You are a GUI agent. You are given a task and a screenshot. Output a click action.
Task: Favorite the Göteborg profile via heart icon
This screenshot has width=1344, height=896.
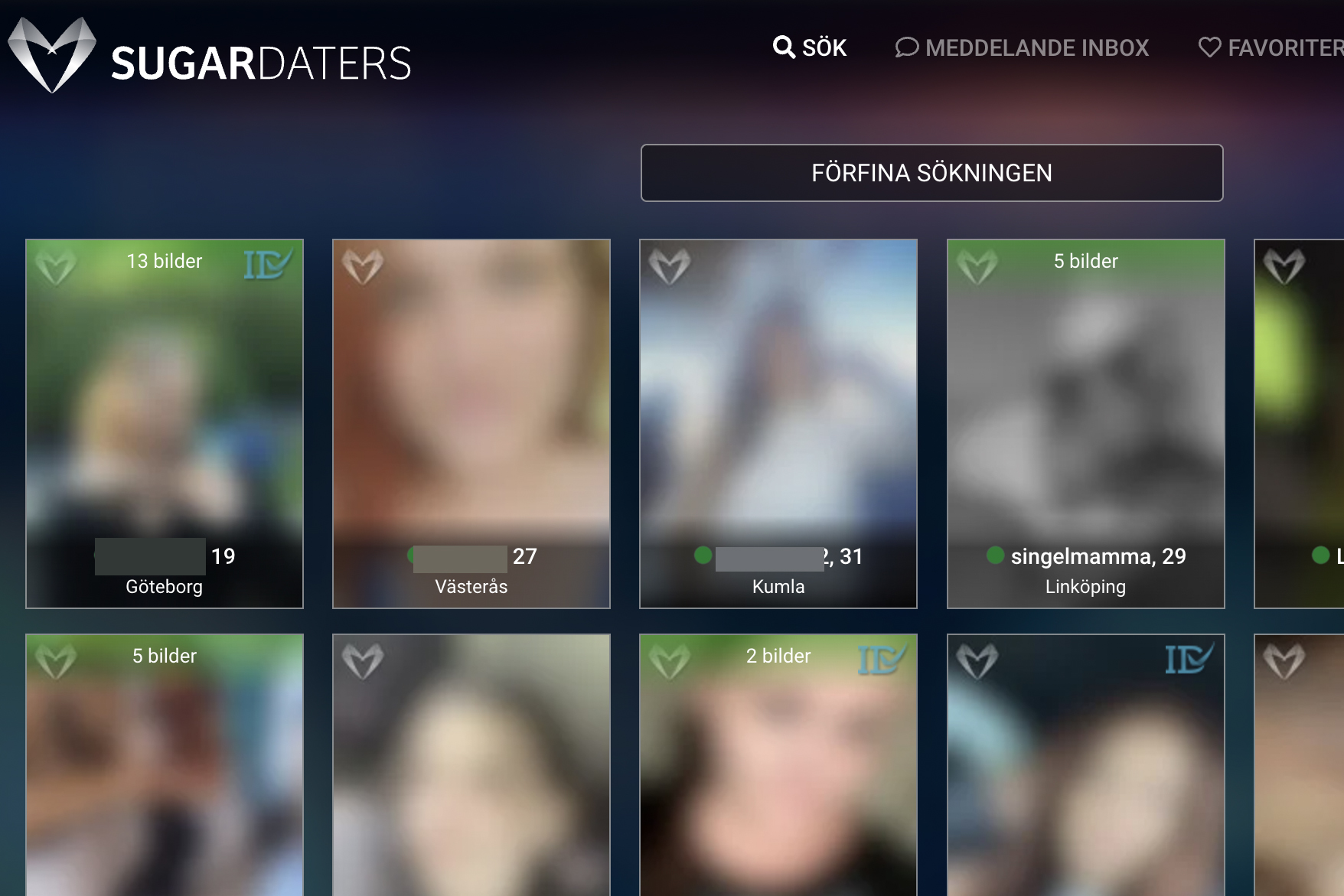[x=56, y=266]
